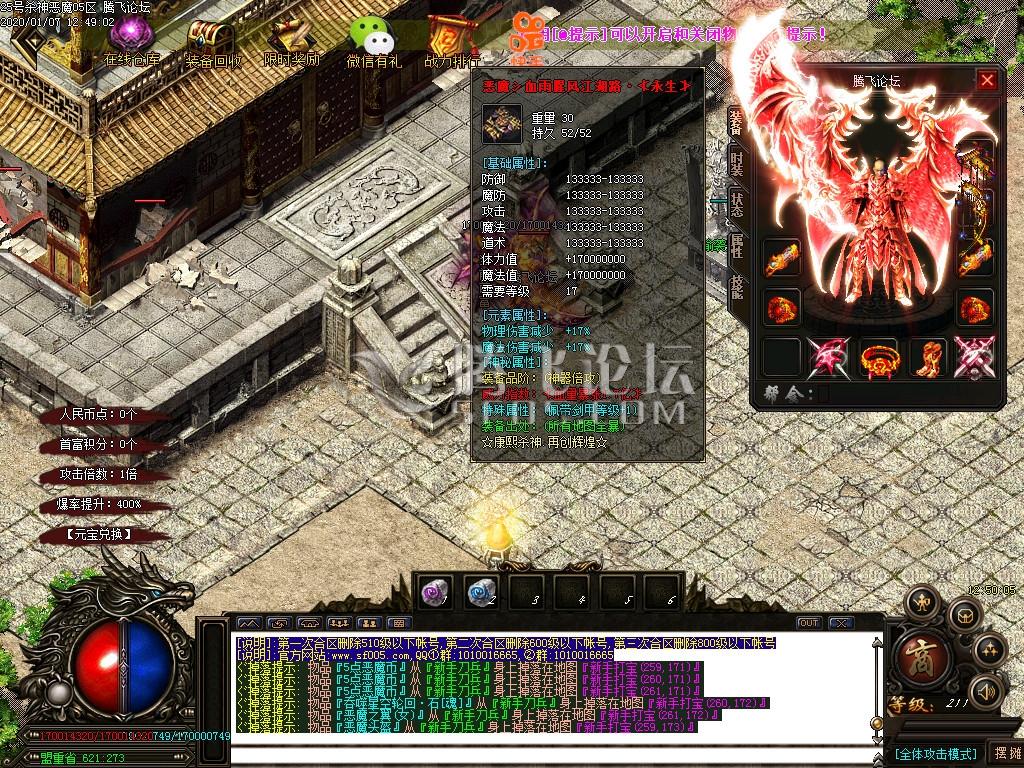Open the 装备回收 equipment recycling chest
The image size is (1024, 768).
[x=212, y=40]
